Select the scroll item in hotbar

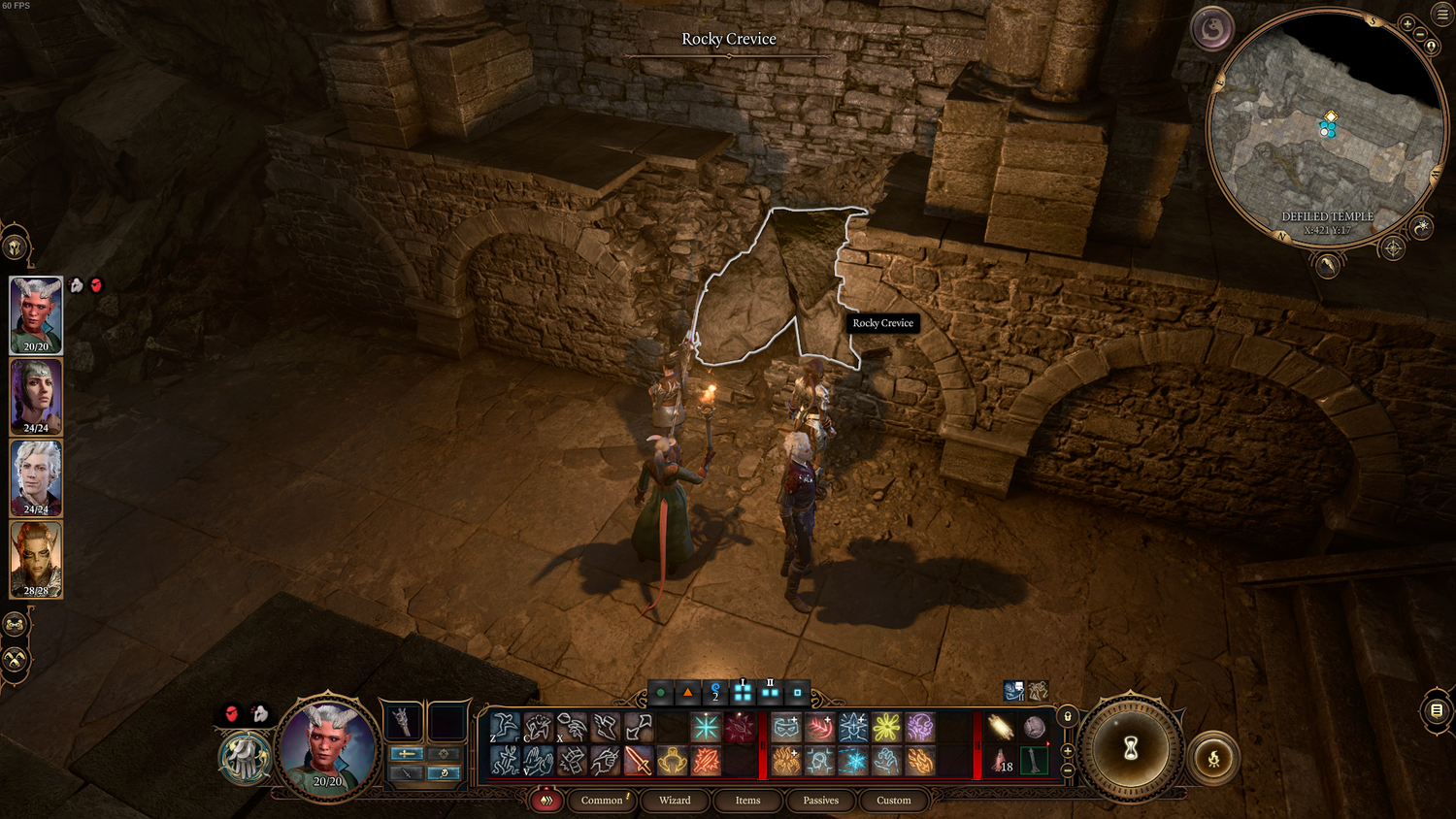pyautogui.click(x=1000, y=727)
